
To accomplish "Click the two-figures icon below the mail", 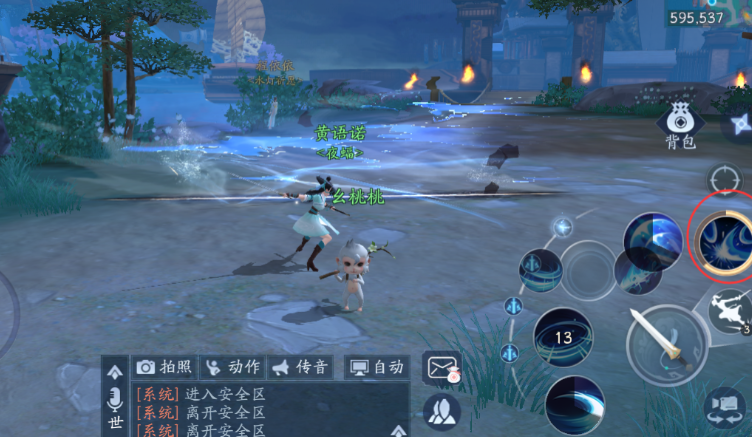I will click(441, 409).
